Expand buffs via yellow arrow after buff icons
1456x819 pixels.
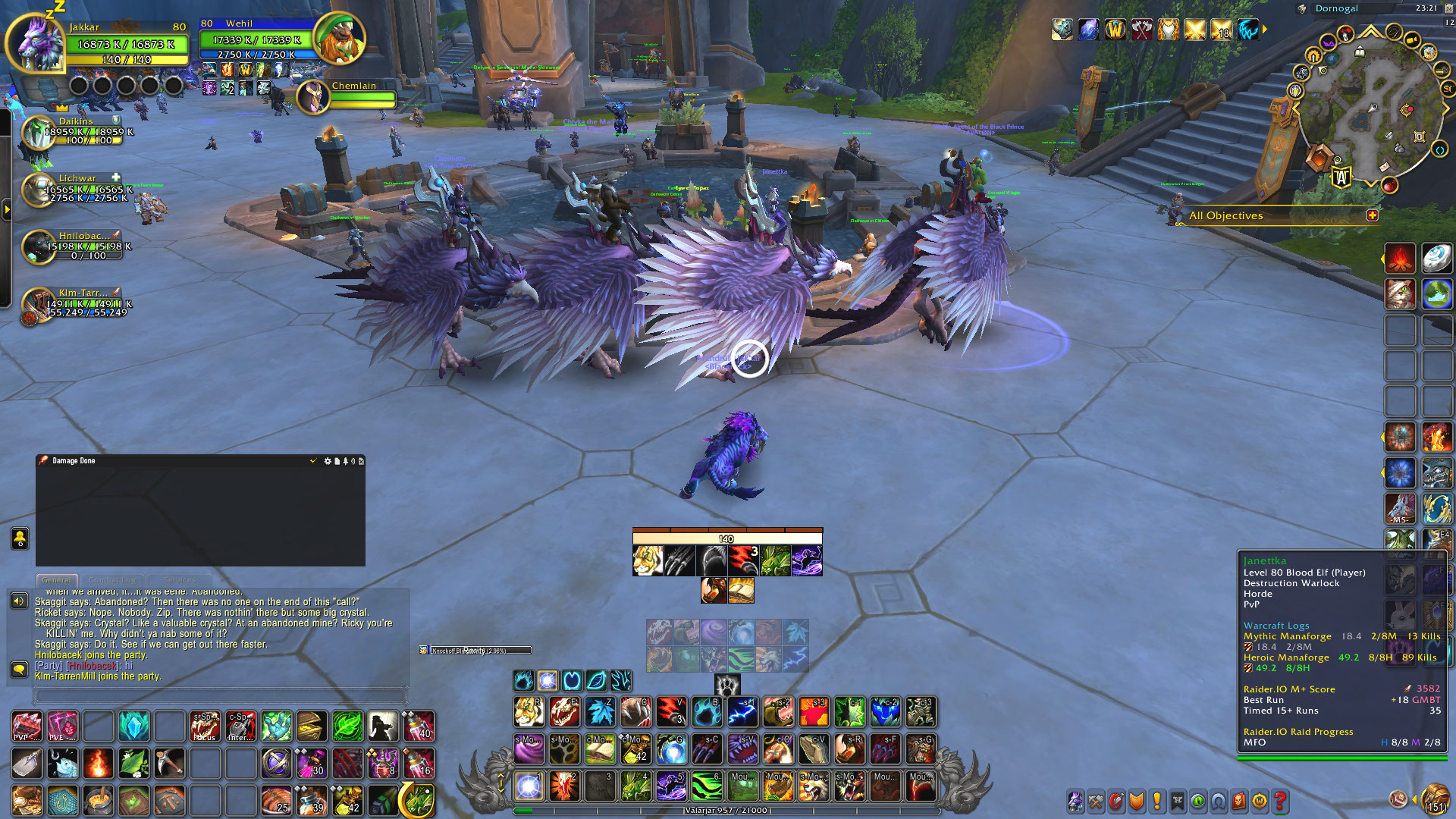point(1263,29)
